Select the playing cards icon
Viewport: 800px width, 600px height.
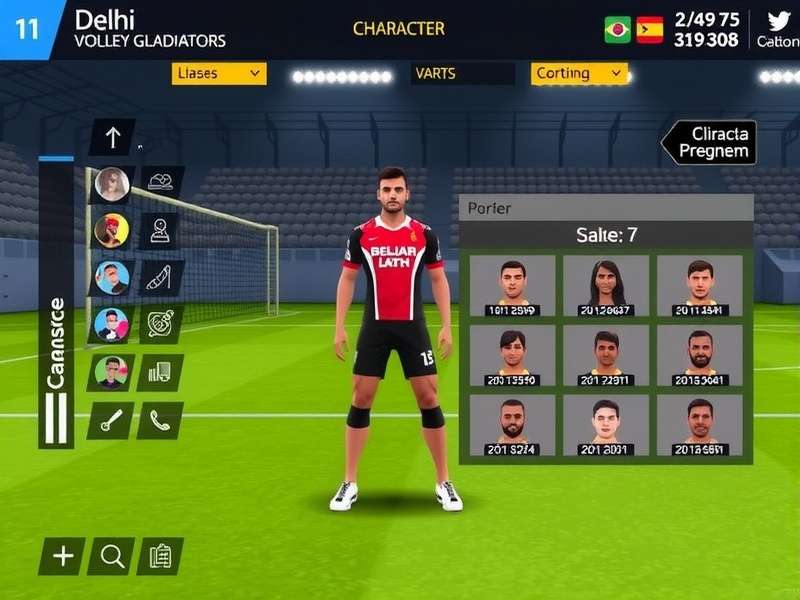click(159, 372)
